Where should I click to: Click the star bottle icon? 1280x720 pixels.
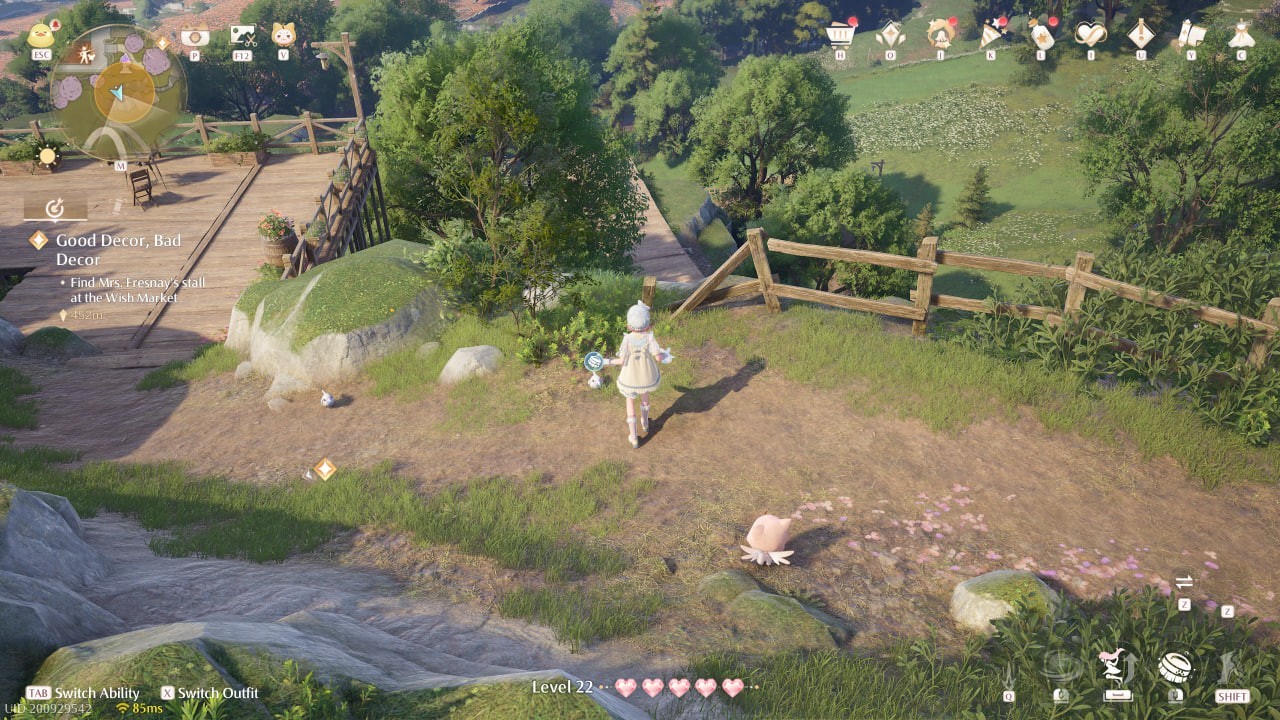click(1041, 35)
